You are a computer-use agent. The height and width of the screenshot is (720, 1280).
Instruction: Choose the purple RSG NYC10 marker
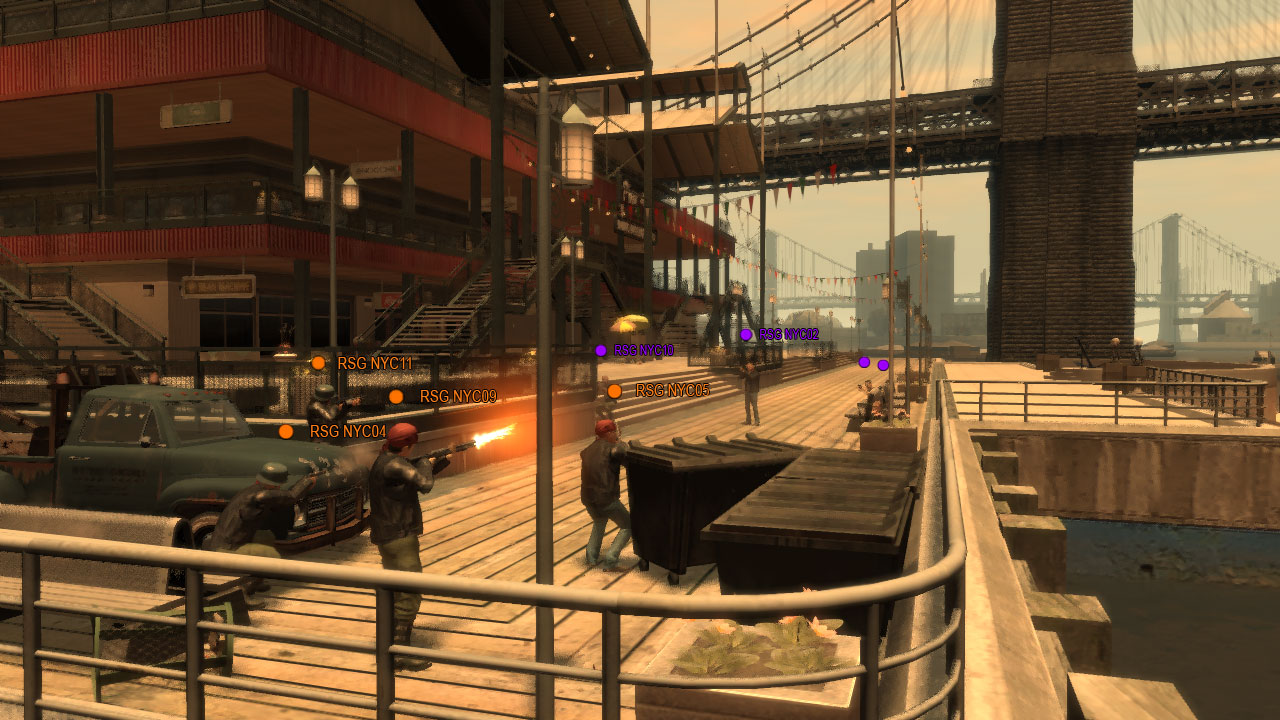tap(601, 350)
